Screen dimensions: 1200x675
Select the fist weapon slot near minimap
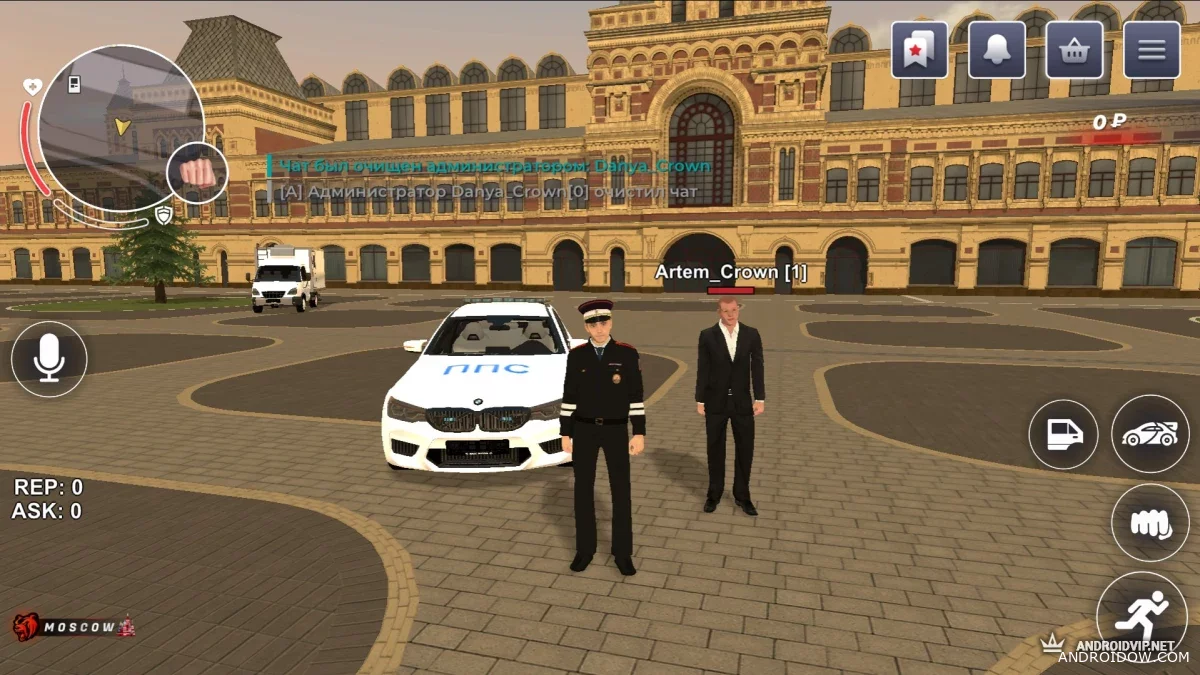pyautogui.click(x=197, y=173)
